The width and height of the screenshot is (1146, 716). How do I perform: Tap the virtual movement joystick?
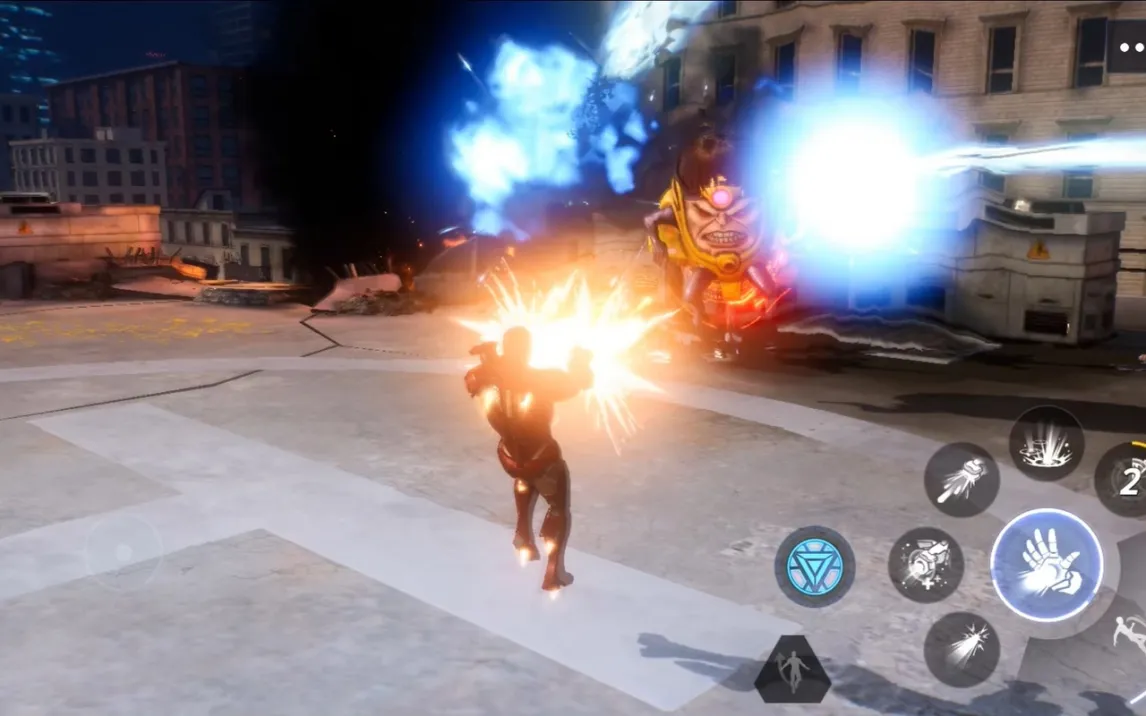point(123,552)
